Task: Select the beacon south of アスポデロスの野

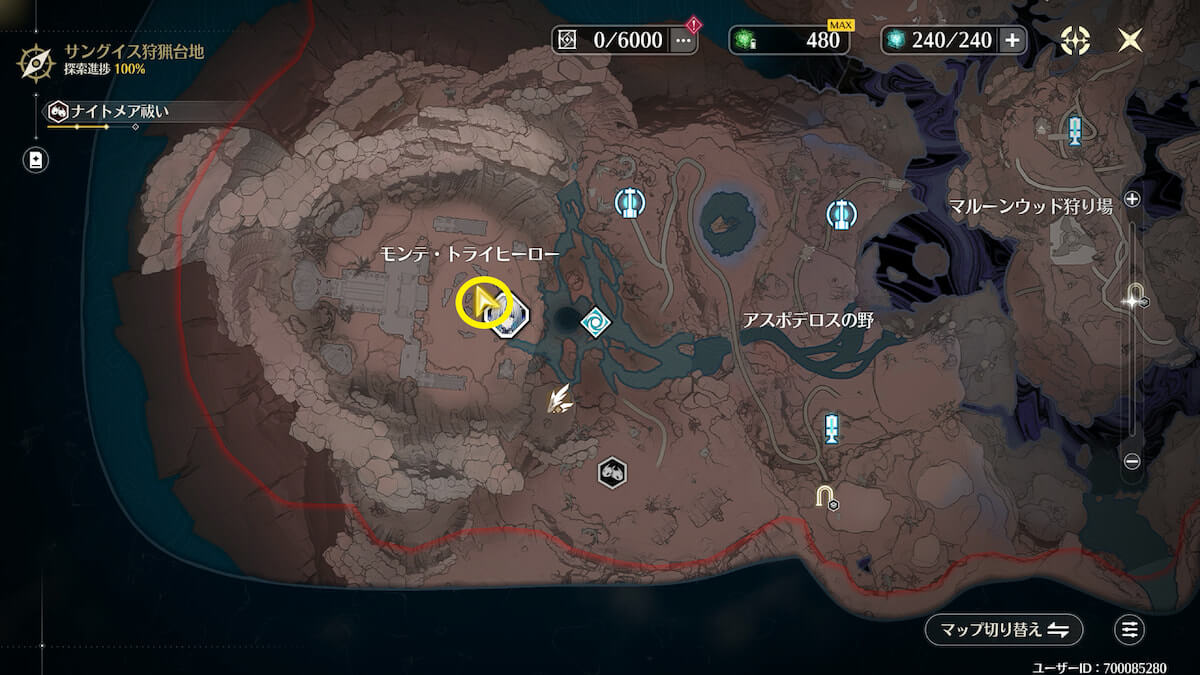Action: (x=831, y=428)
